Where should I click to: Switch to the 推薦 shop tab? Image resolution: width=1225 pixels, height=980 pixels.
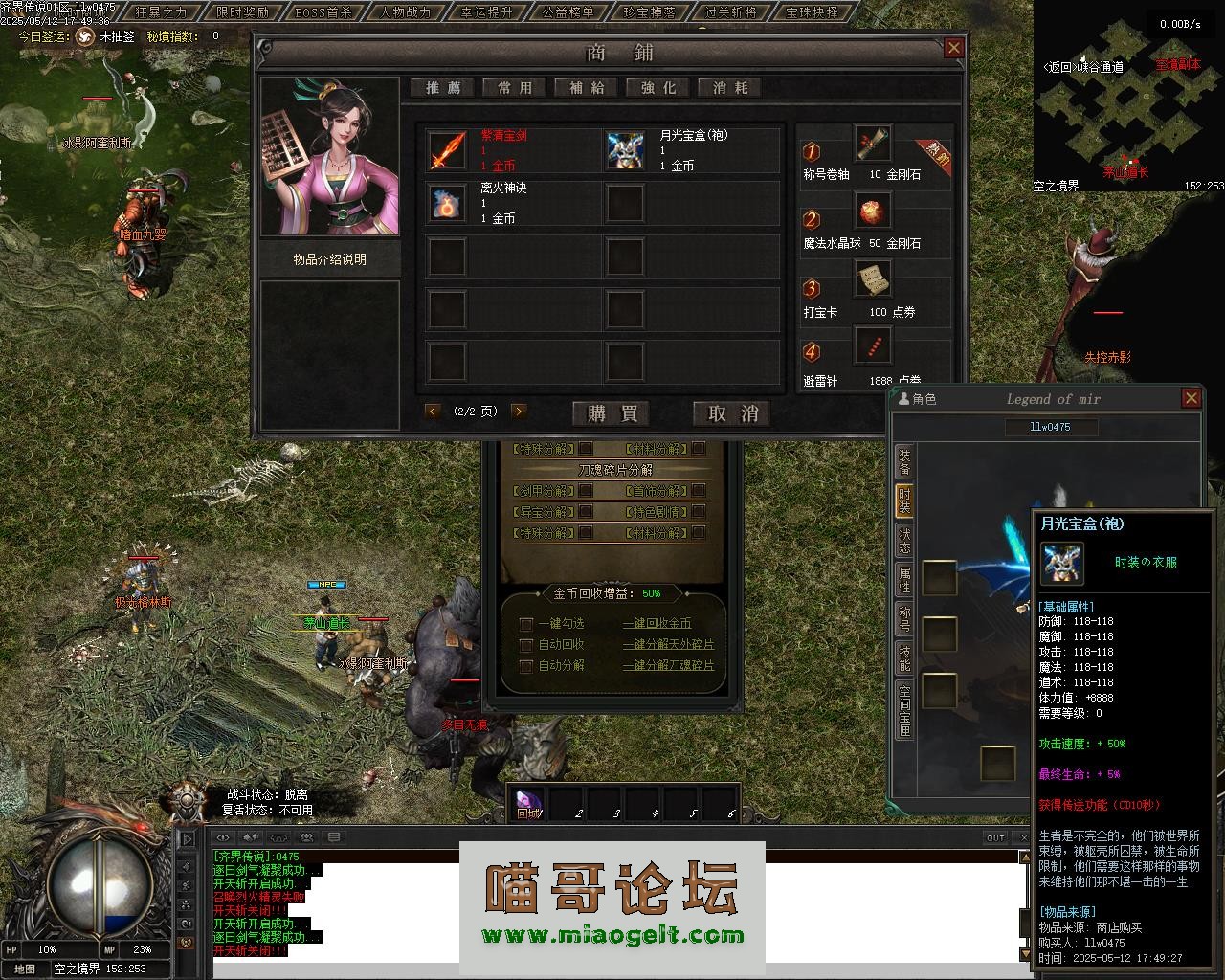pyautogui.click(x=443, y=88)
